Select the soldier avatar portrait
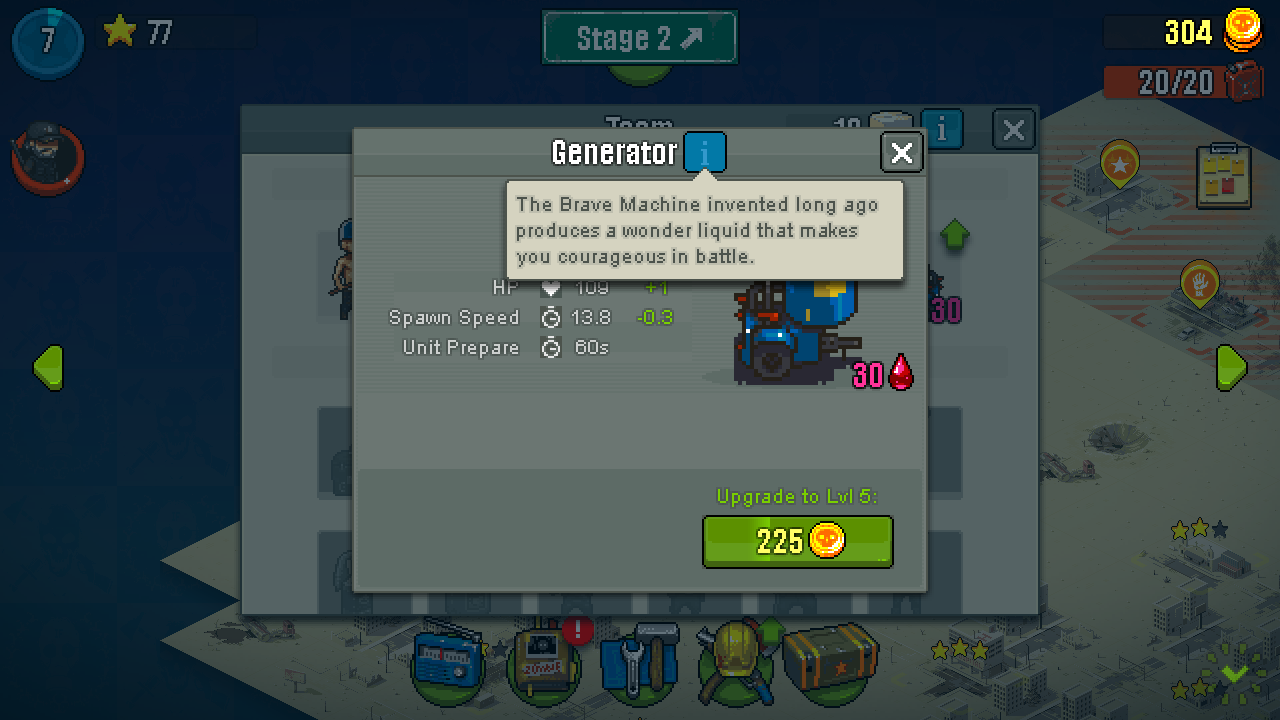The height and width of the screenshot is (720, 1280). 46,158
